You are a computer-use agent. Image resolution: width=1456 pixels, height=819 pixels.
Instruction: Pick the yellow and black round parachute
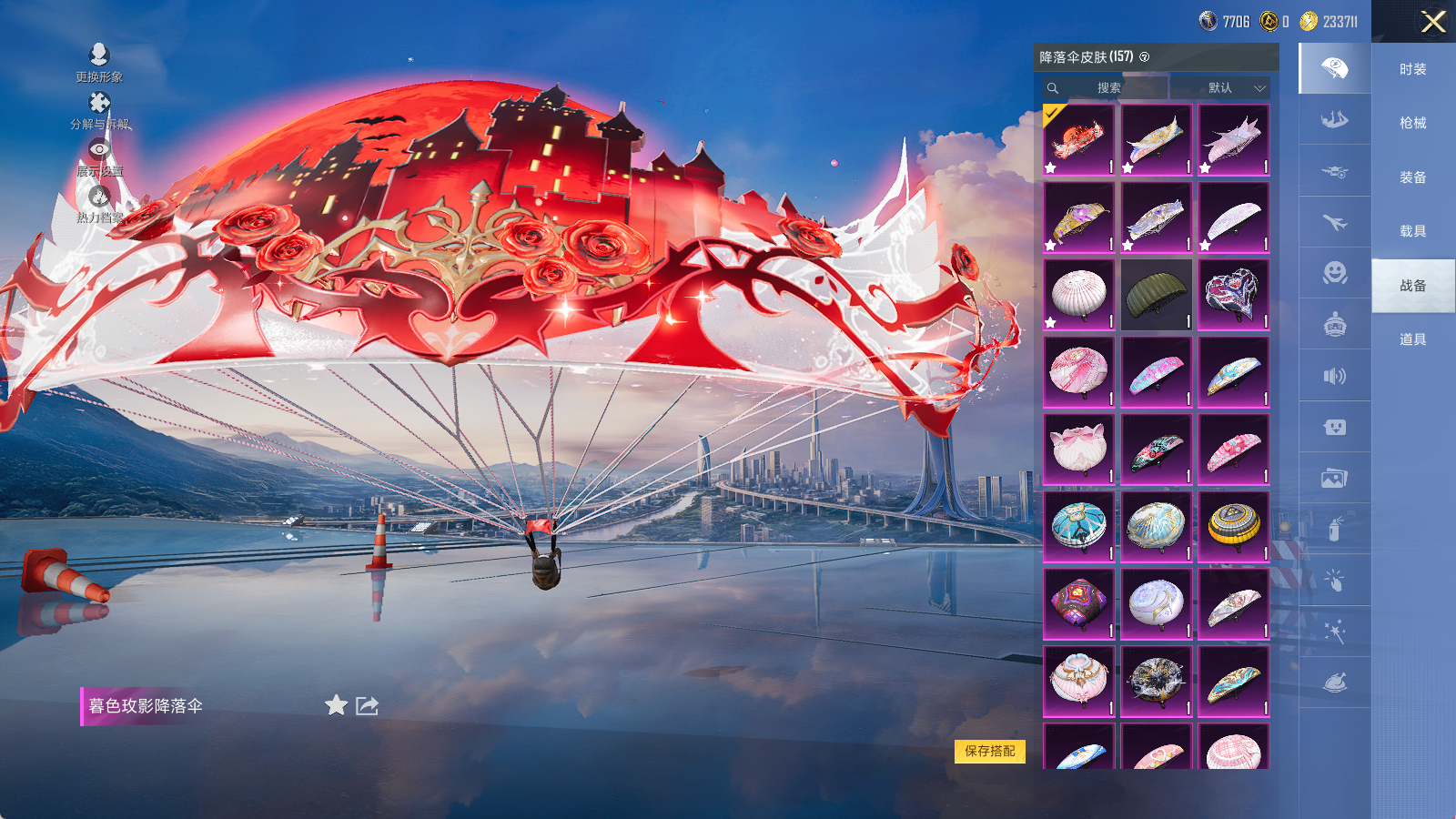1233,526
